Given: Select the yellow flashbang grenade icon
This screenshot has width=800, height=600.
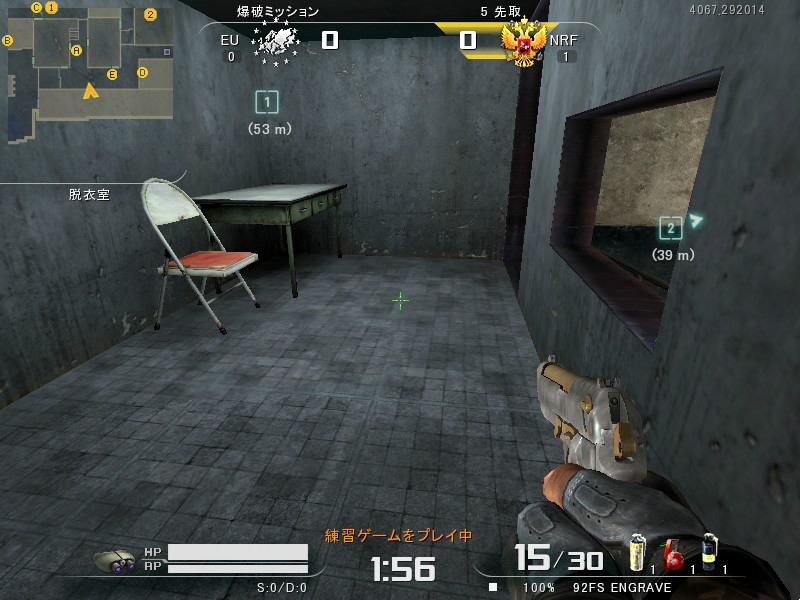Looking at the screenshot, I should click(637, 554).
